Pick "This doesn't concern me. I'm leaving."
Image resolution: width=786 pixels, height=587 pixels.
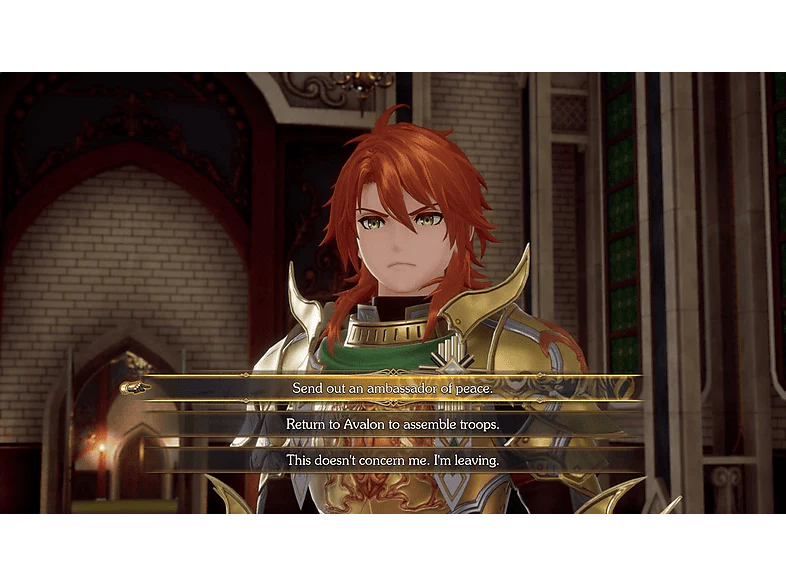(x=393, y=460)
